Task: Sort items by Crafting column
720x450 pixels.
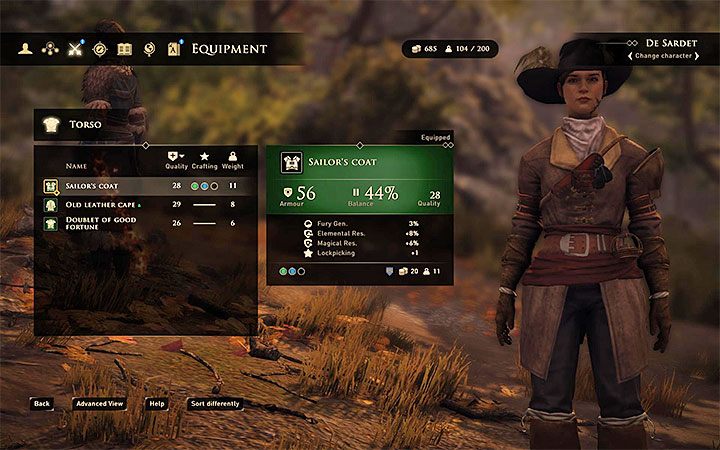Action: click(204, 160)
